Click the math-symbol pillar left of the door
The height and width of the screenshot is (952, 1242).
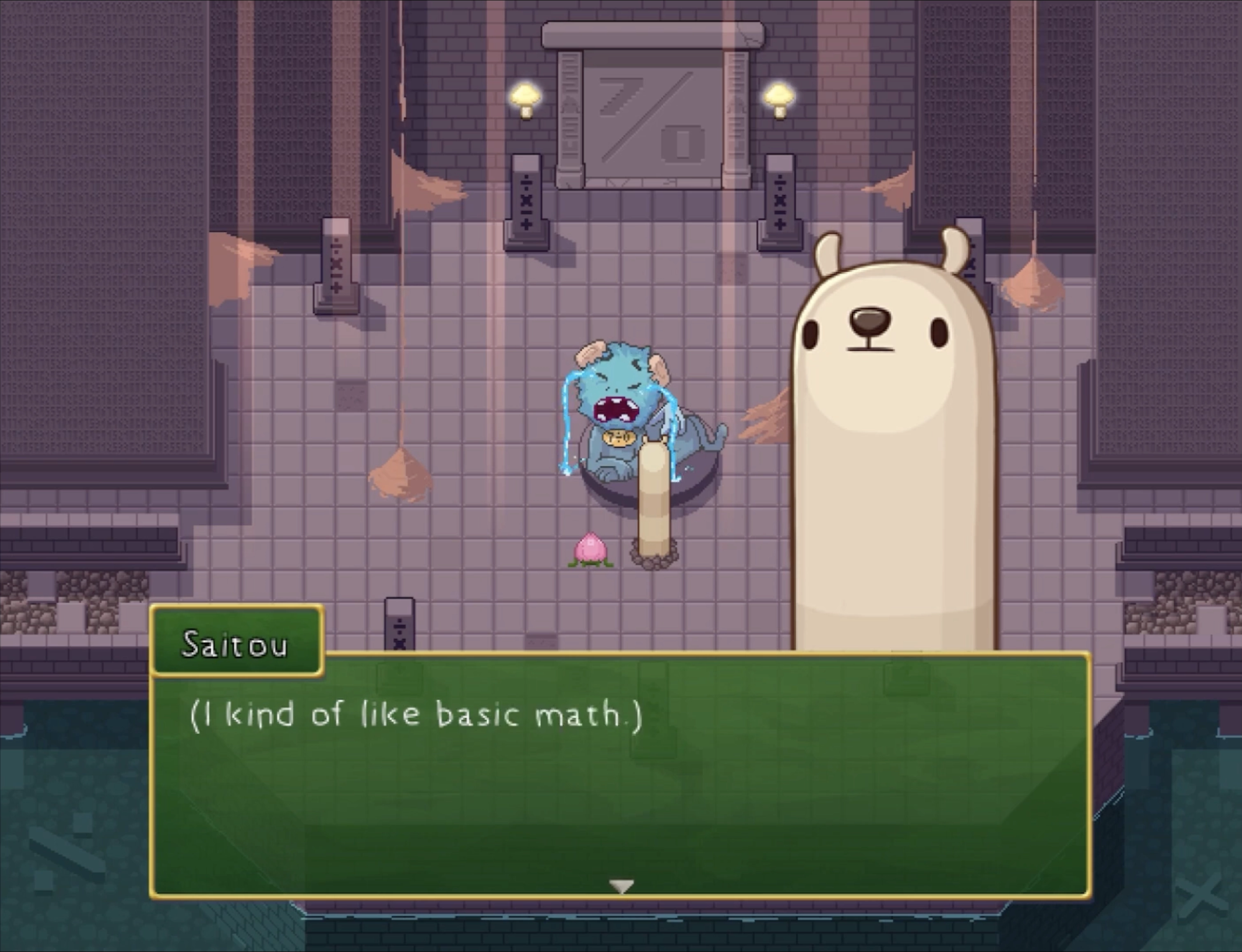(x=527, y=204)
